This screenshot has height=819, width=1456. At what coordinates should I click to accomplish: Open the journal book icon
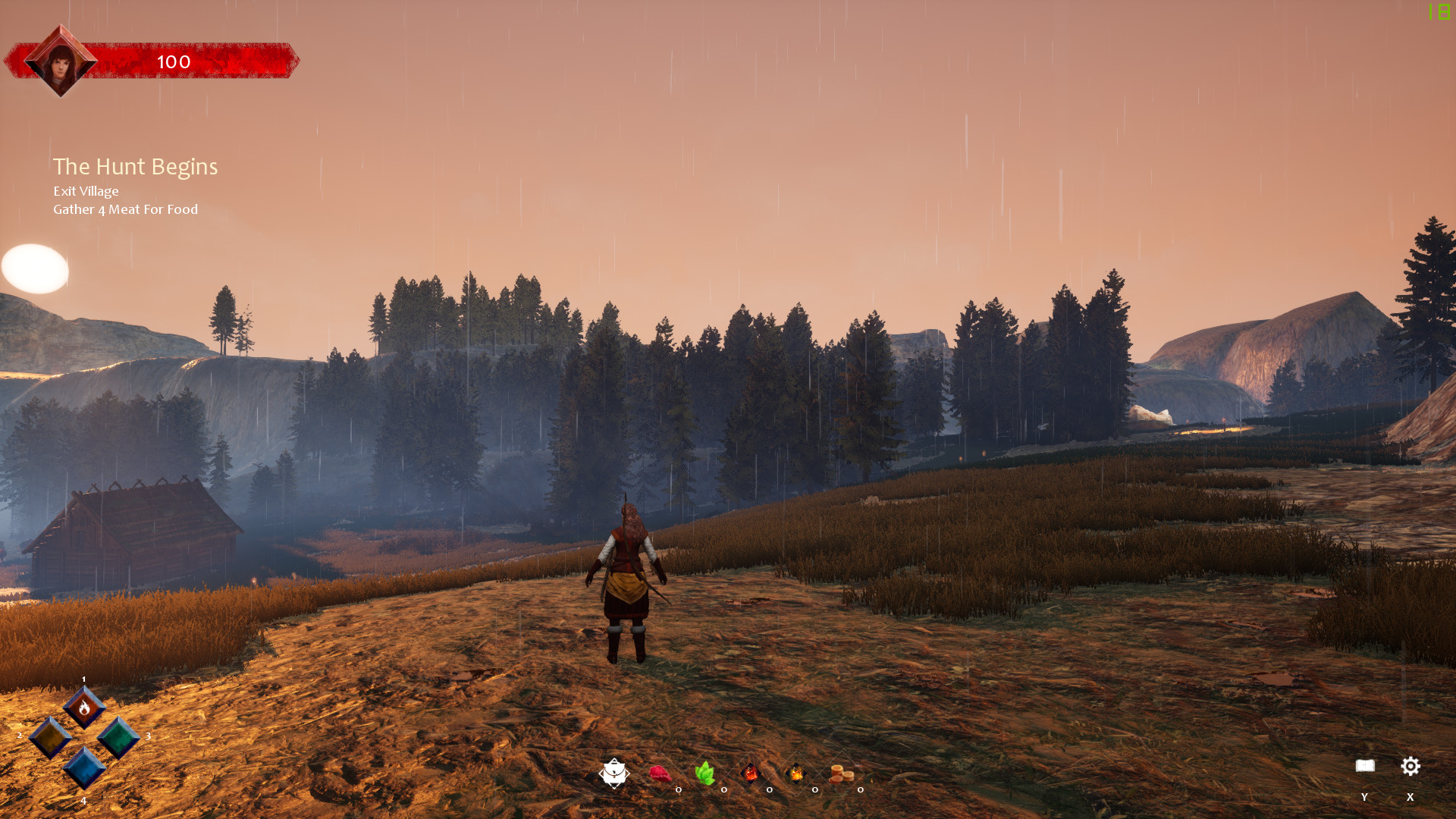click(1365, 766)
